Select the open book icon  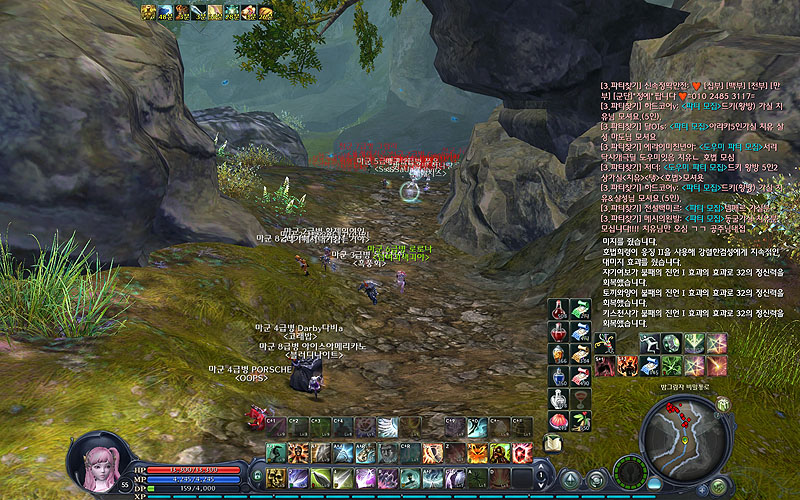552,443
